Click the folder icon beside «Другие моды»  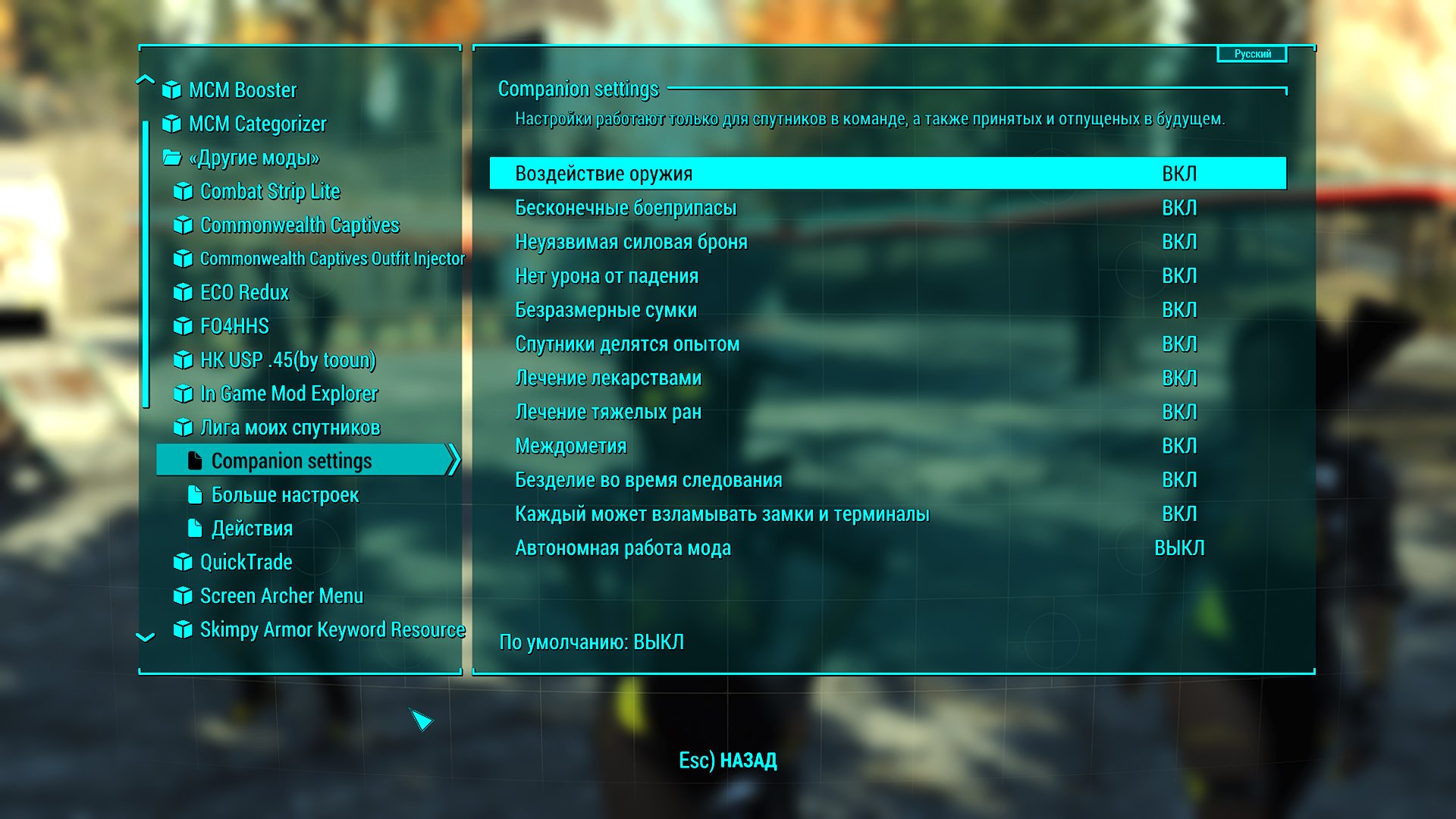(171, 158)
